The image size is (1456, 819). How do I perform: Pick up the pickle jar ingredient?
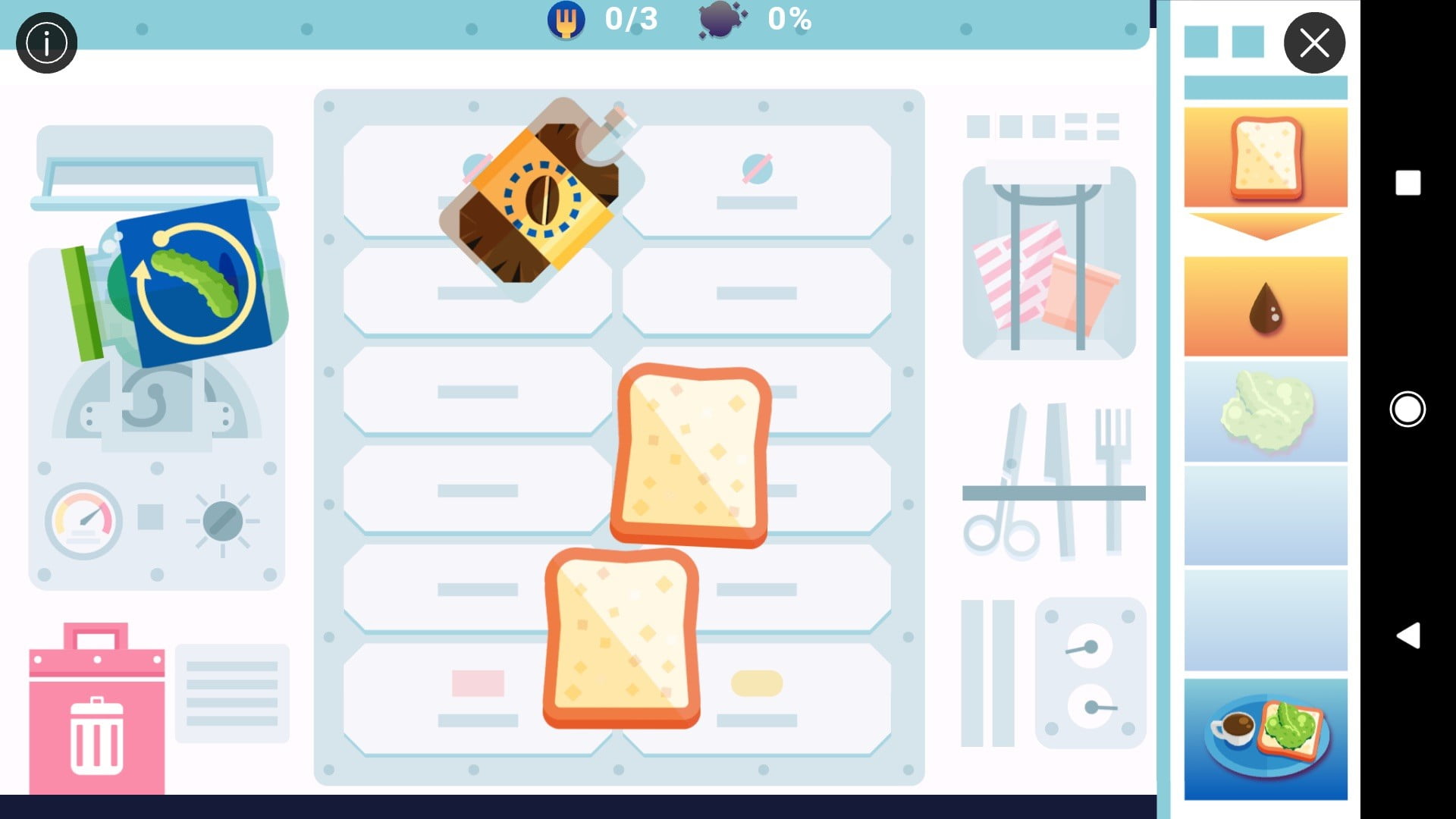point(182,282)
